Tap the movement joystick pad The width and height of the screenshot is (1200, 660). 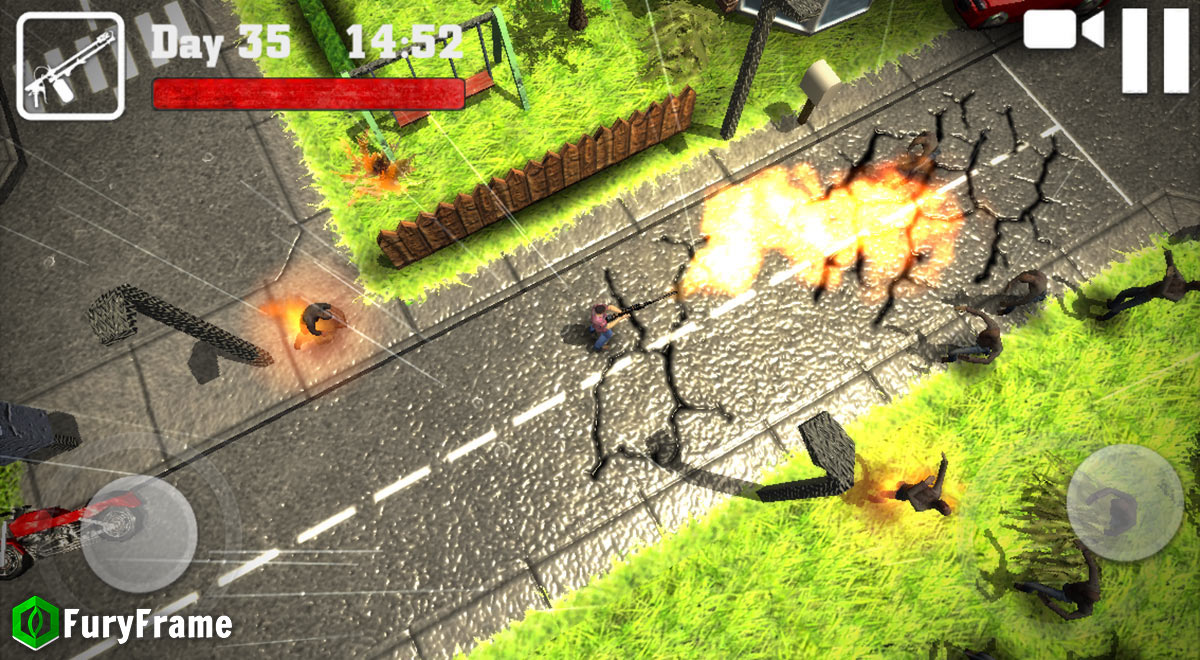pyautogui.click(x=138, y=533)
